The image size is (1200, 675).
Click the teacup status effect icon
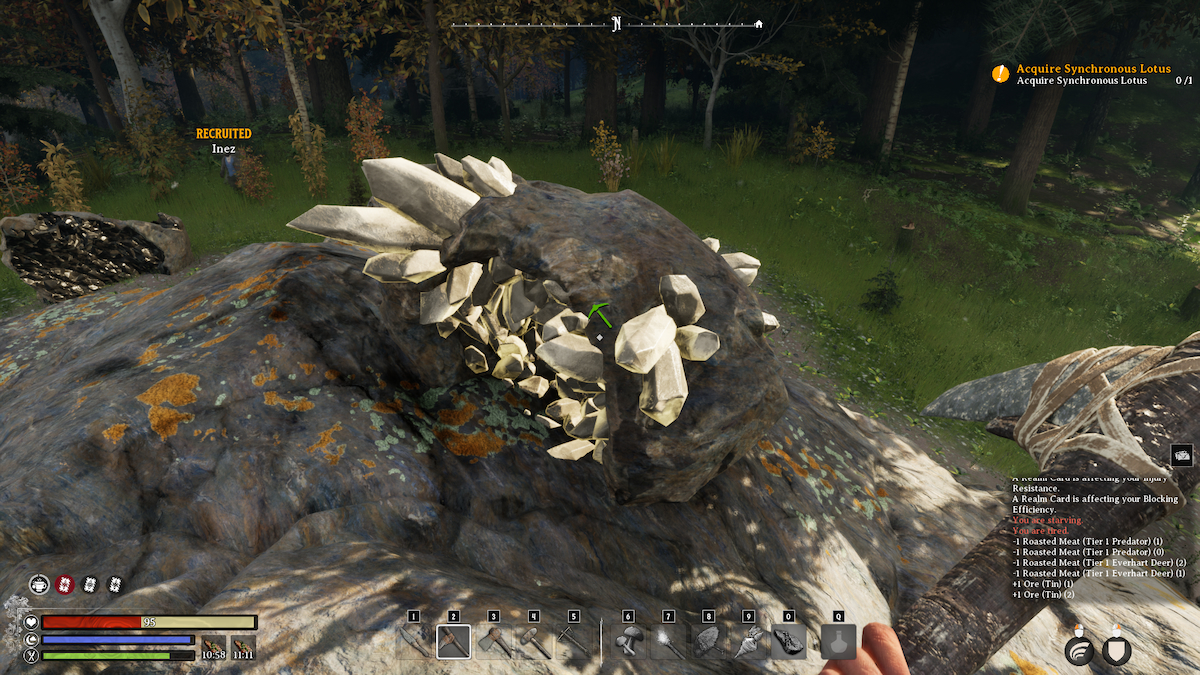tap(39, 585)
